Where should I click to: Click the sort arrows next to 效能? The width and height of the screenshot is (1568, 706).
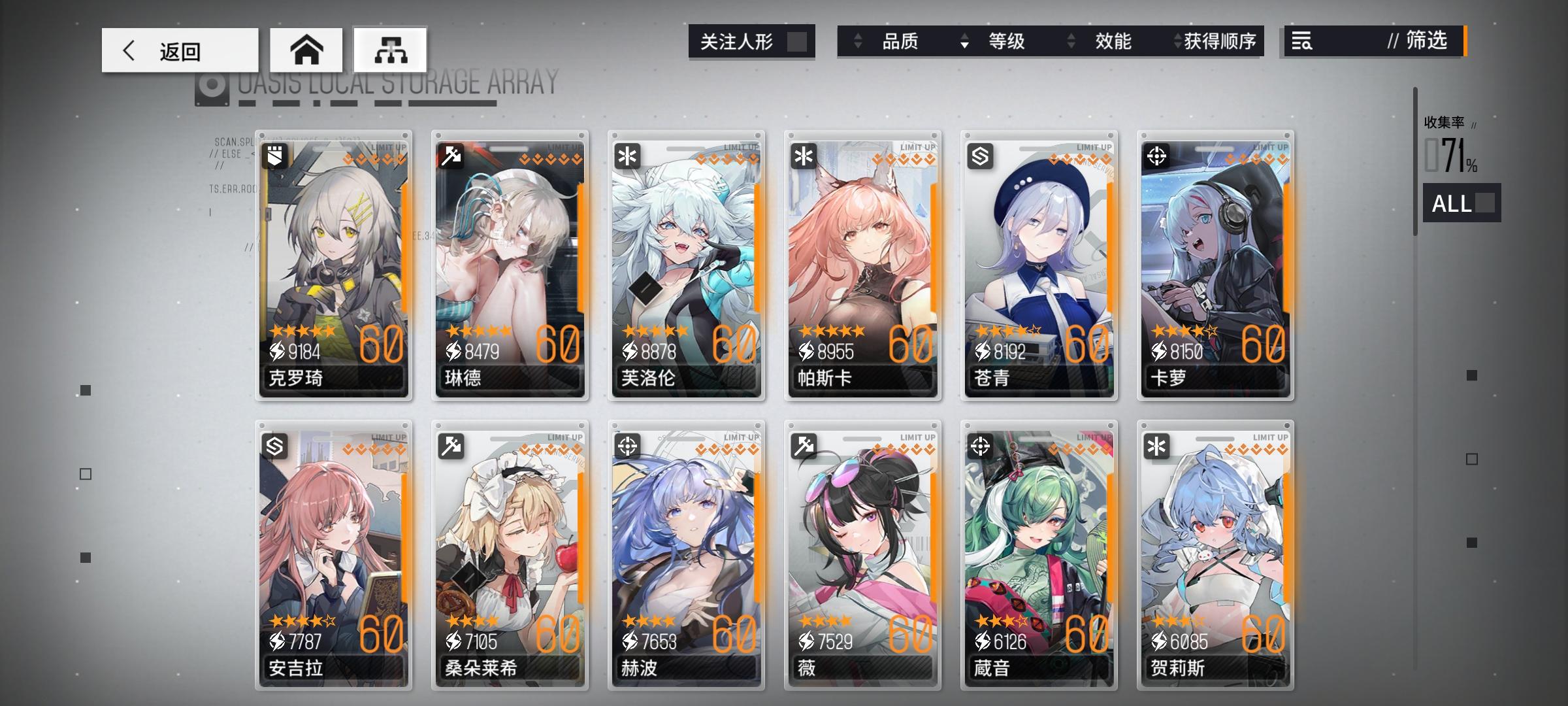(1070, 41)
